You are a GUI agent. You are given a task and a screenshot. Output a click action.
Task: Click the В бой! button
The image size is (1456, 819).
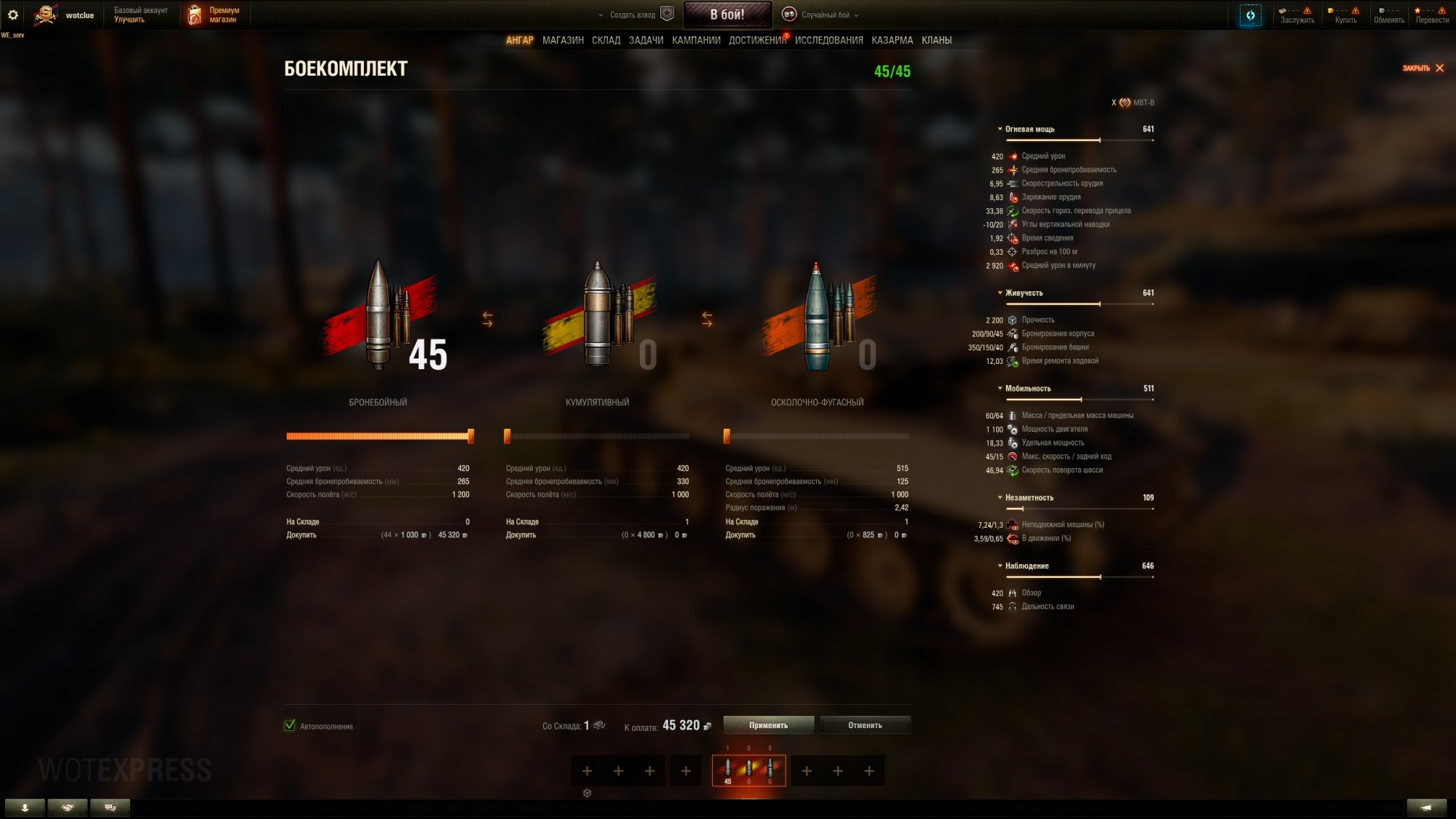[727, 13]
